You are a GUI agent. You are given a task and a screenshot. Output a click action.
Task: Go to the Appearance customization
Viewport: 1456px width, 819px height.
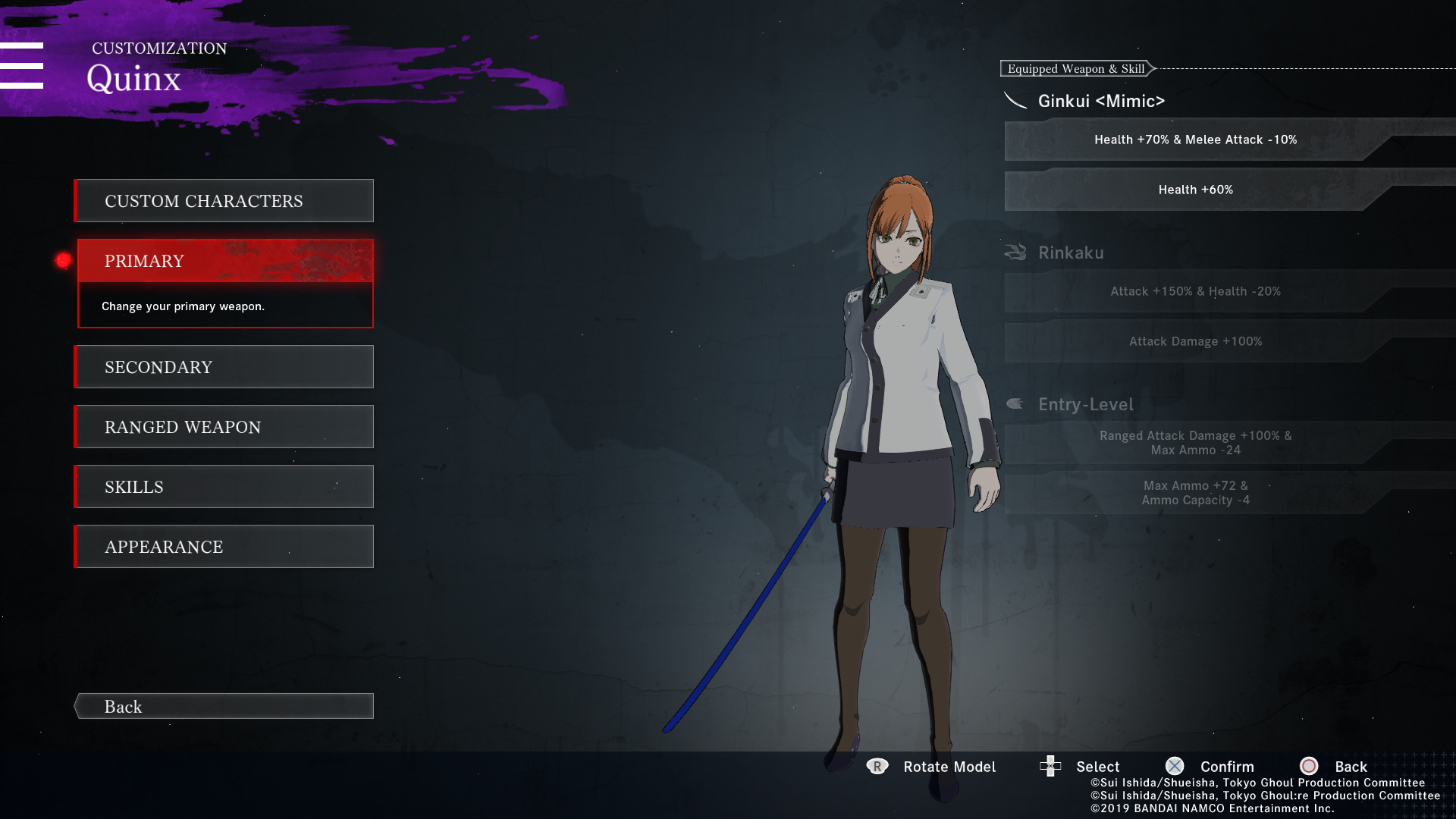[224, 547]
